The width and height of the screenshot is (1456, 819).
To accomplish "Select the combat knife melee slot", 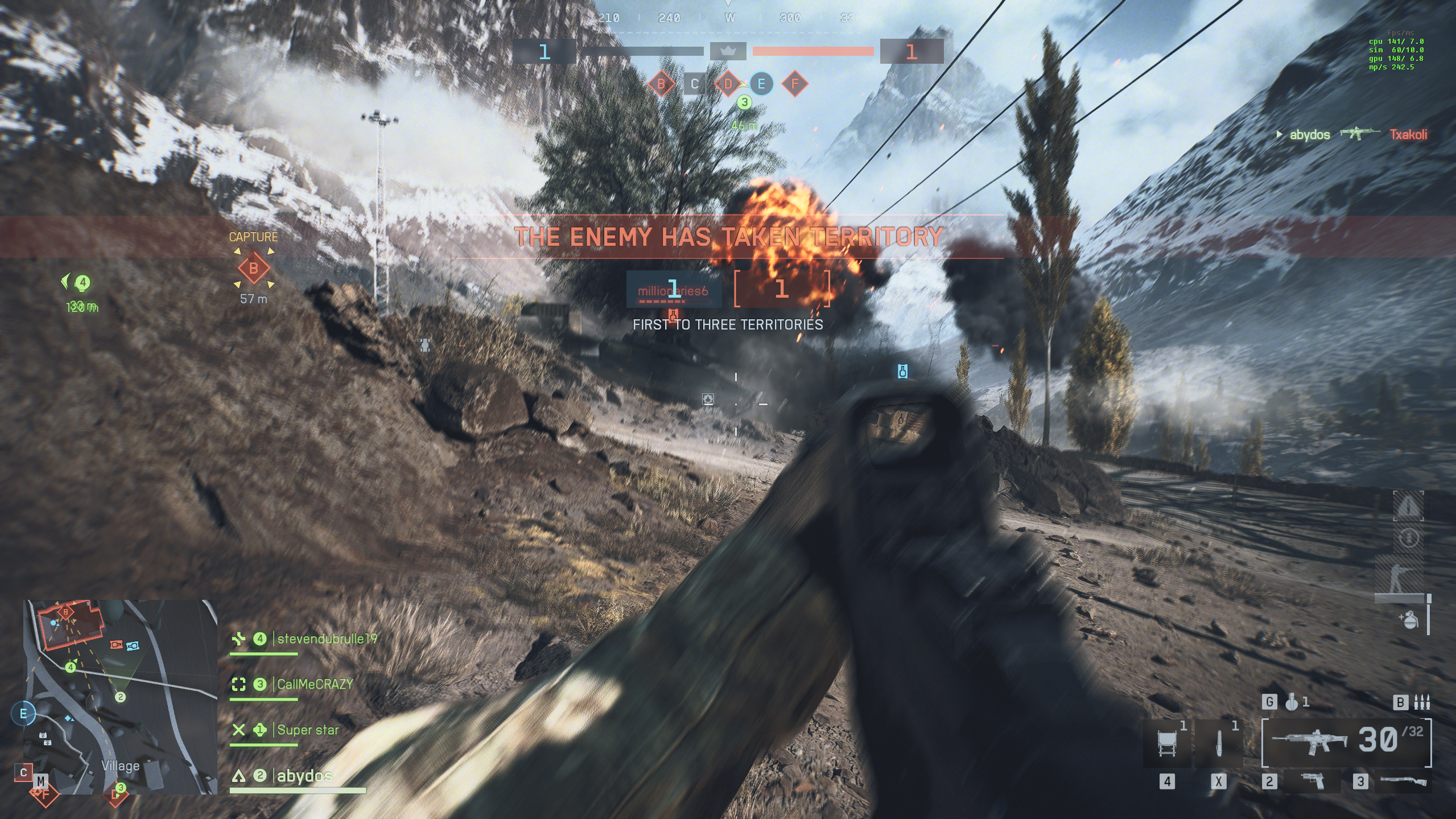I will (x=1218, y=743).
